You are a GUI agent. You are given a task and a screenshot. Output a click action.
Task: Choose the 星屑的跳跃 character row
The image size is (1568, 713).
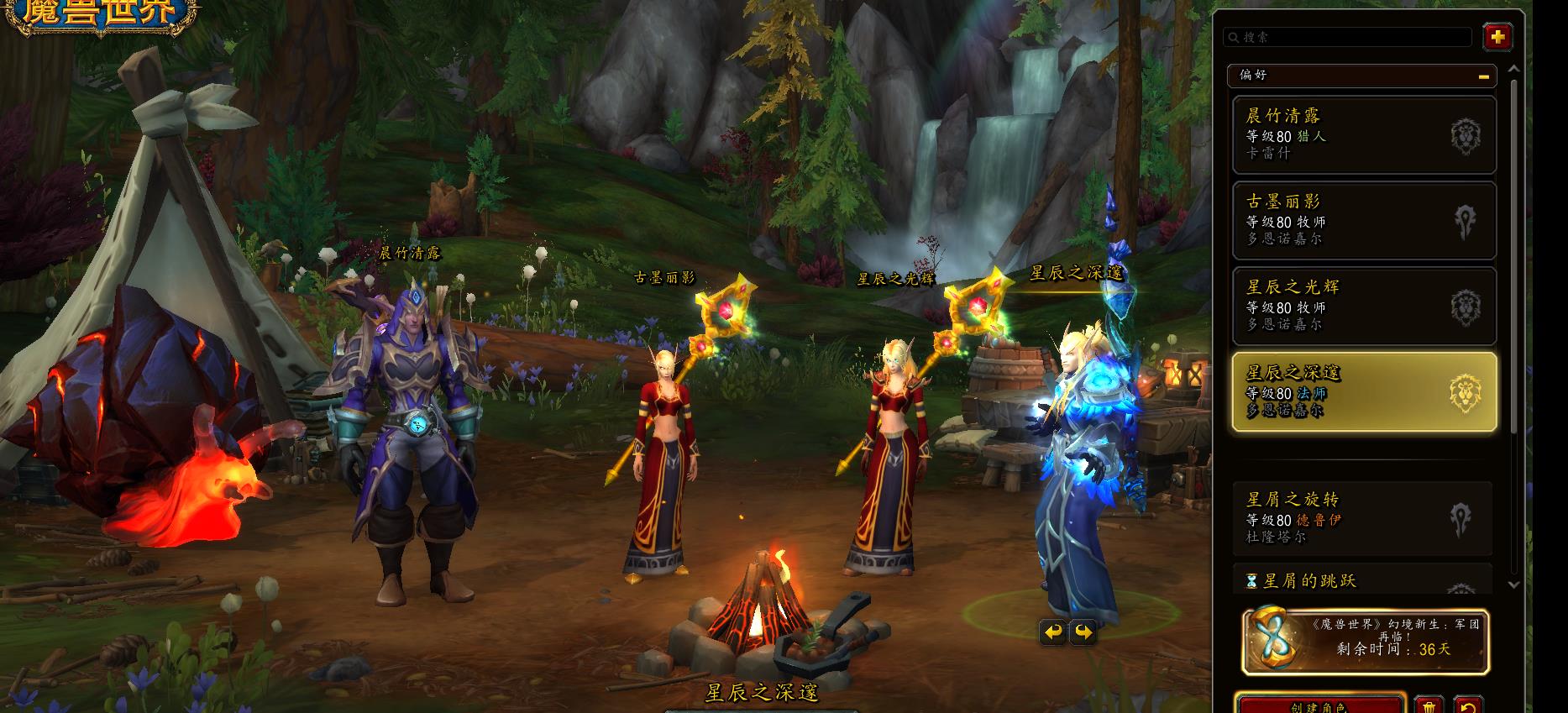pyautogui.click(x=1361, y=580)
